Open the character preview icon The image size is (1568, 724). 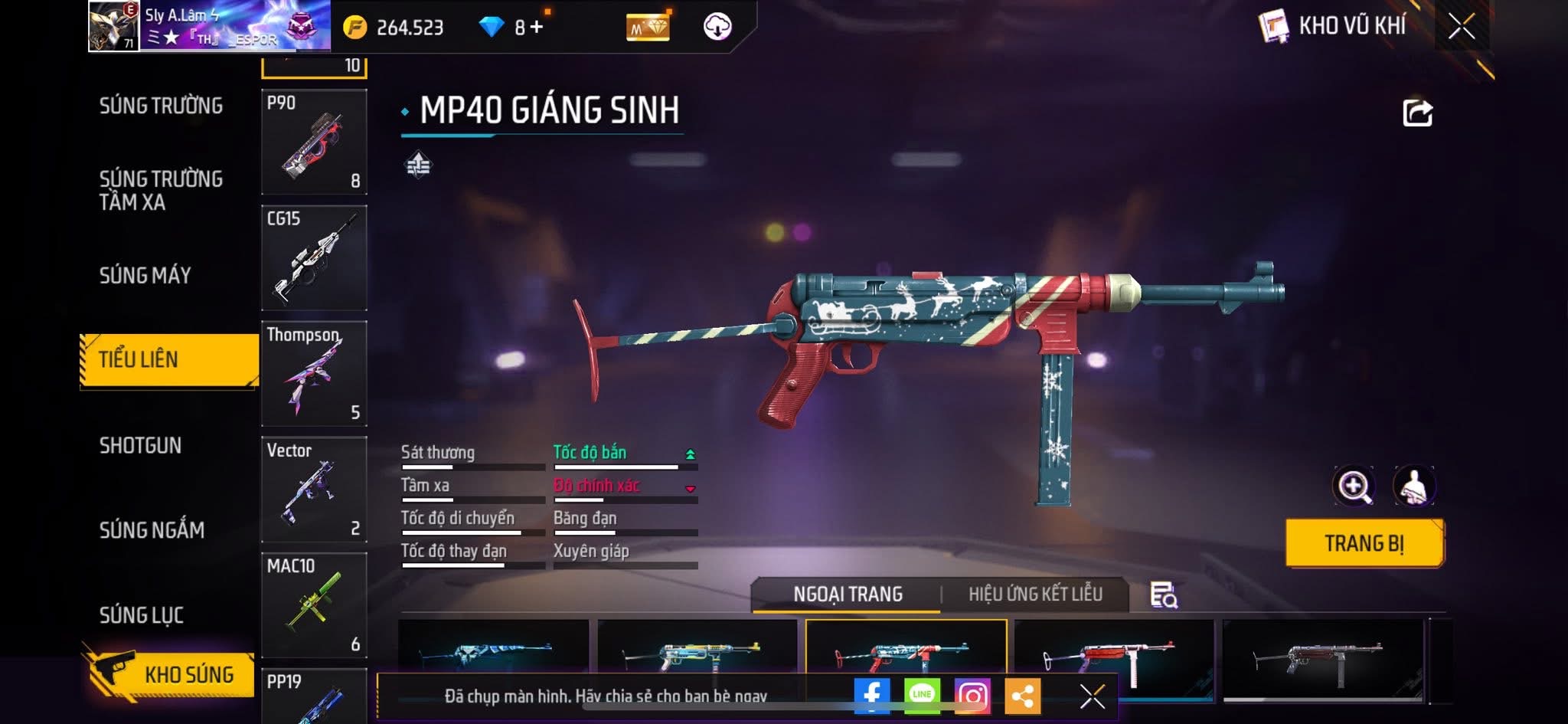pyautogui.click(x=1413, y=486)
